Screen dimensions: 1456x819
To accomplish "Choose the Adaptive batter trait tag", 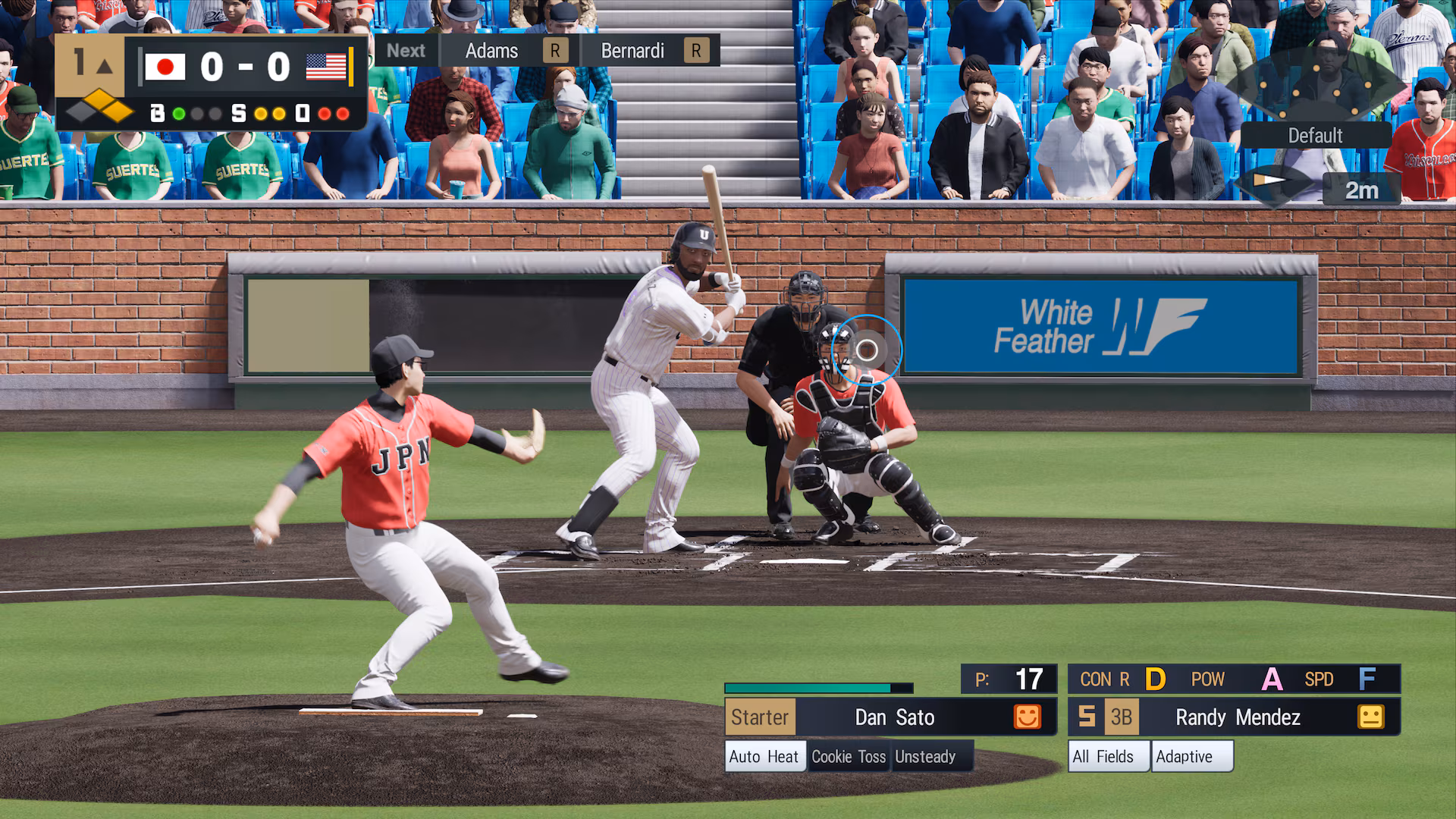I will click(1185, 757).
